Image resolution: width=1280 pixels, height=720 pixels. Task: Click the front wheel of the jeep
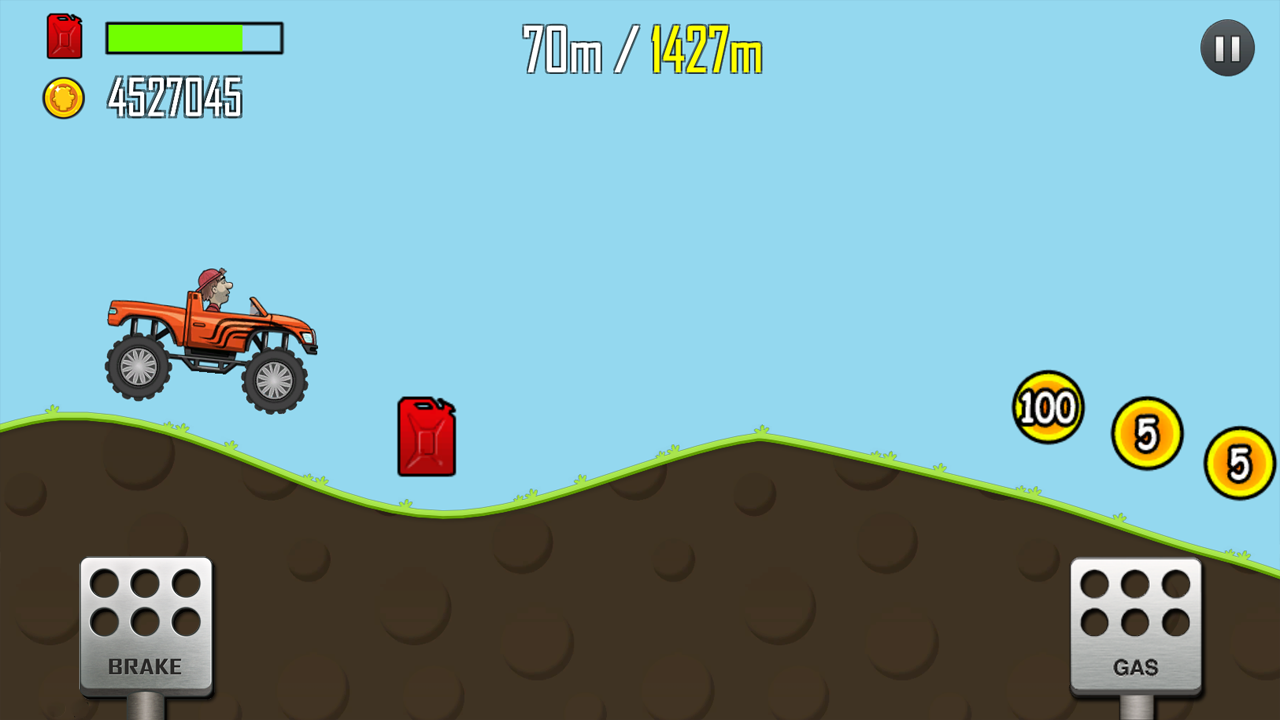(272, 380)
